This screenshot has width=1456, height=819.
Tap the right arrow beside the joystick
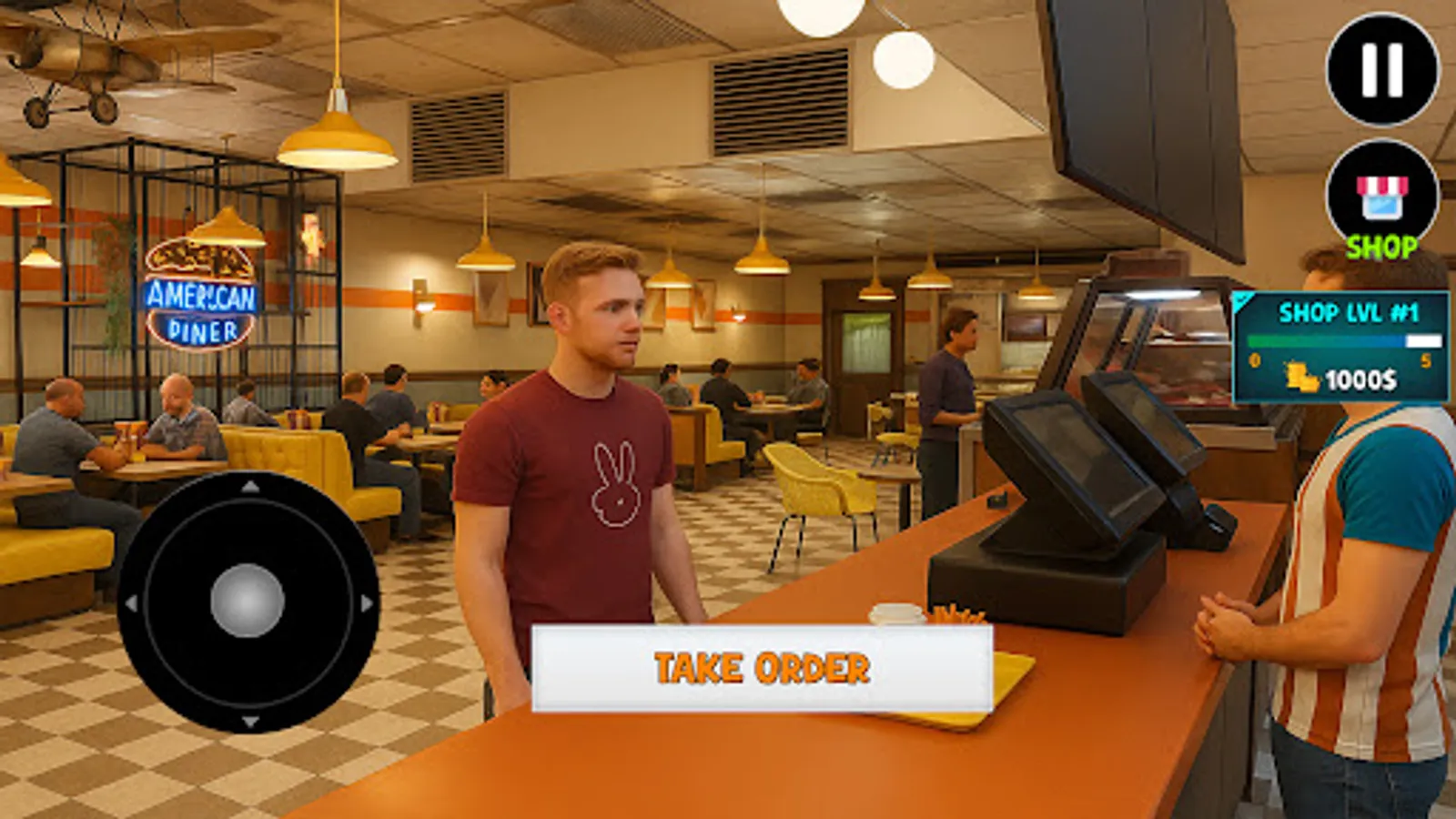pos(367,601)
